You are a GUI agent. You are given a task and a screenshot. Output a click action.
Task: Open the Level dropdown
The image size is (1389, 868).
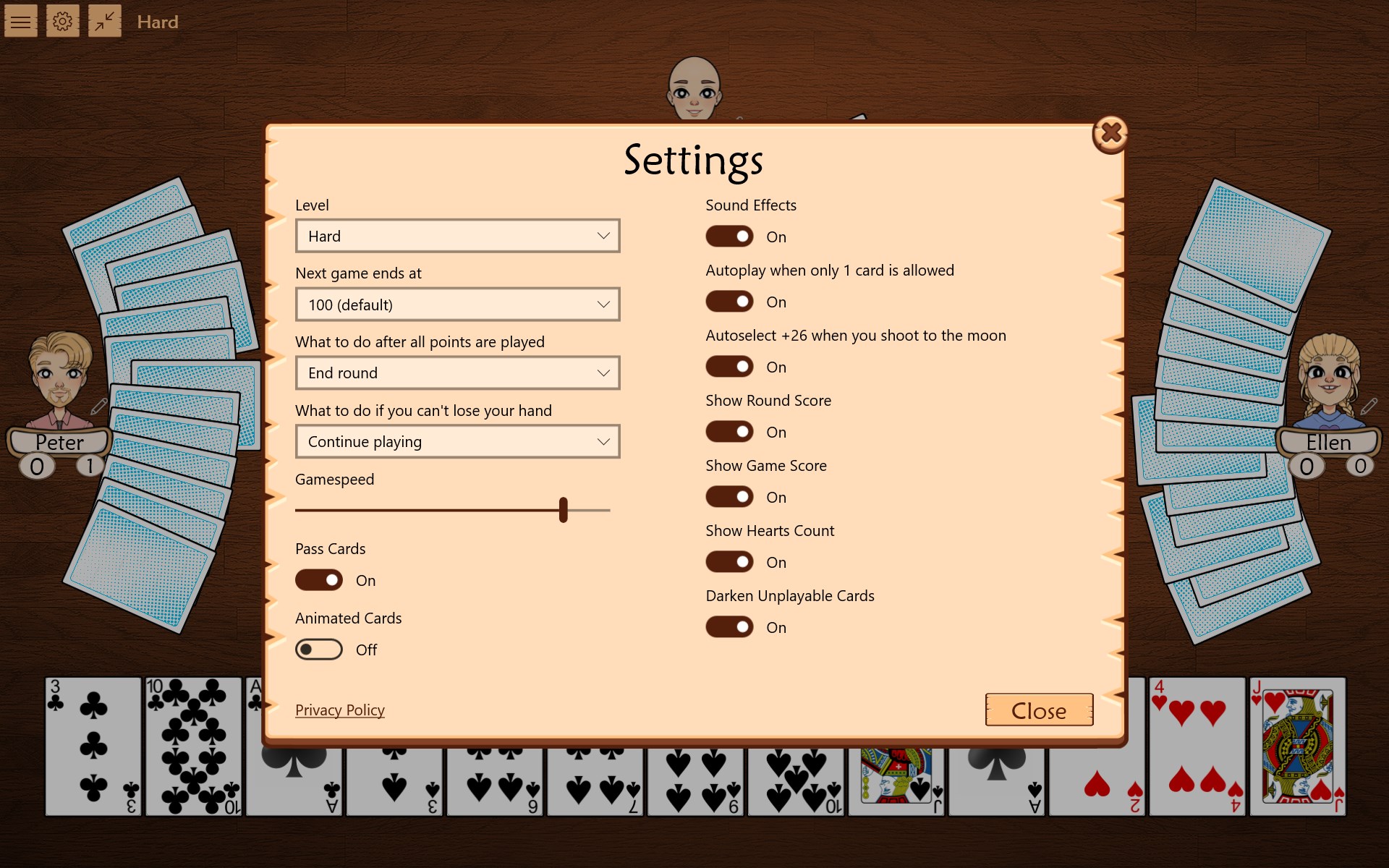457,236
